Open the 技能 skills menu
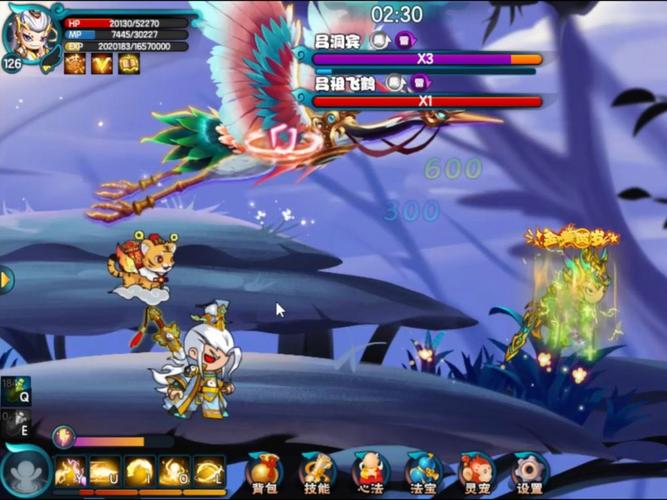 317,472
